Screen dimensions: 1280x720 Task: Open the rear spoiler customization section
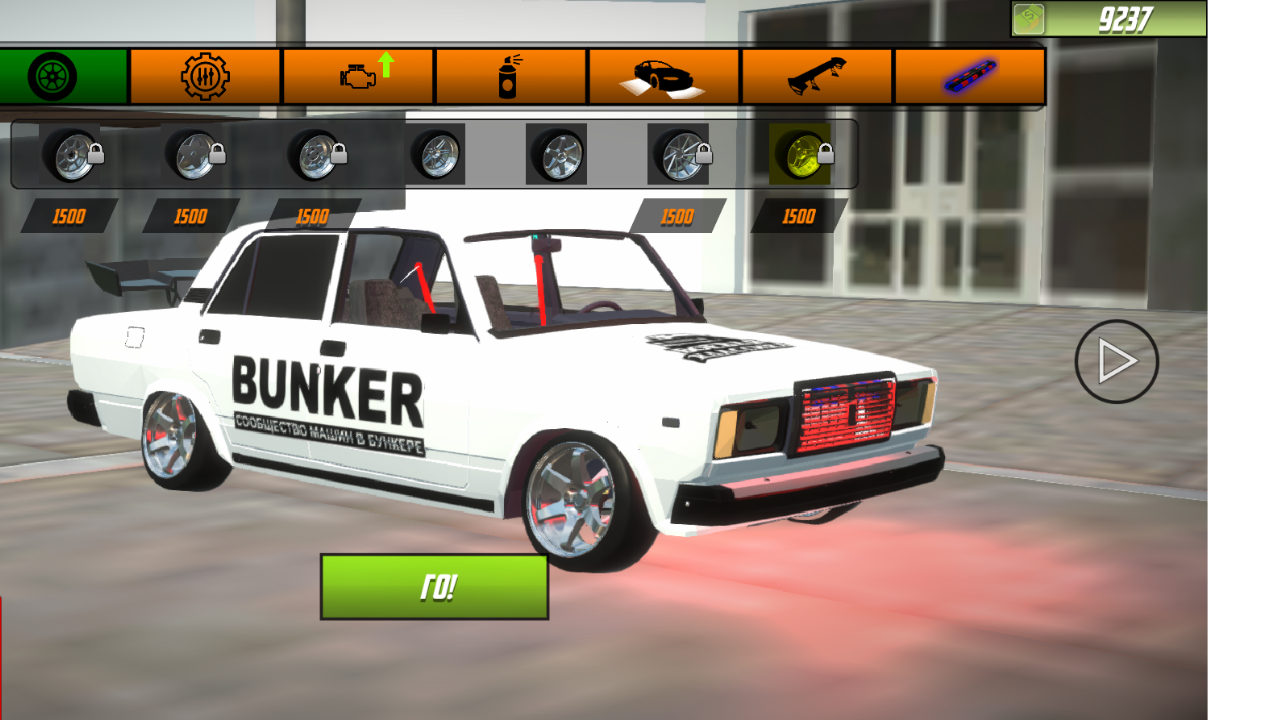816,75
